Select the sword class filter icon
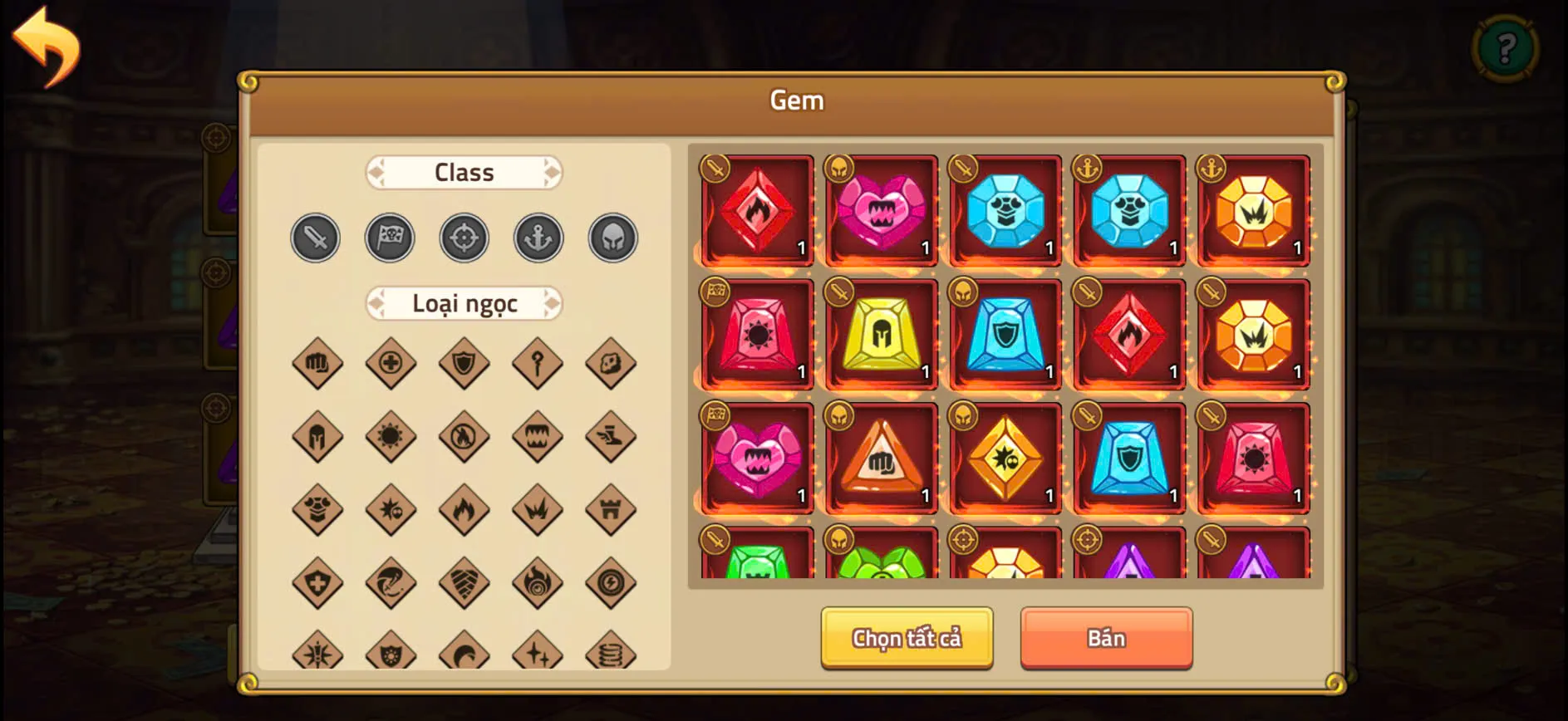 pos(315,238)
